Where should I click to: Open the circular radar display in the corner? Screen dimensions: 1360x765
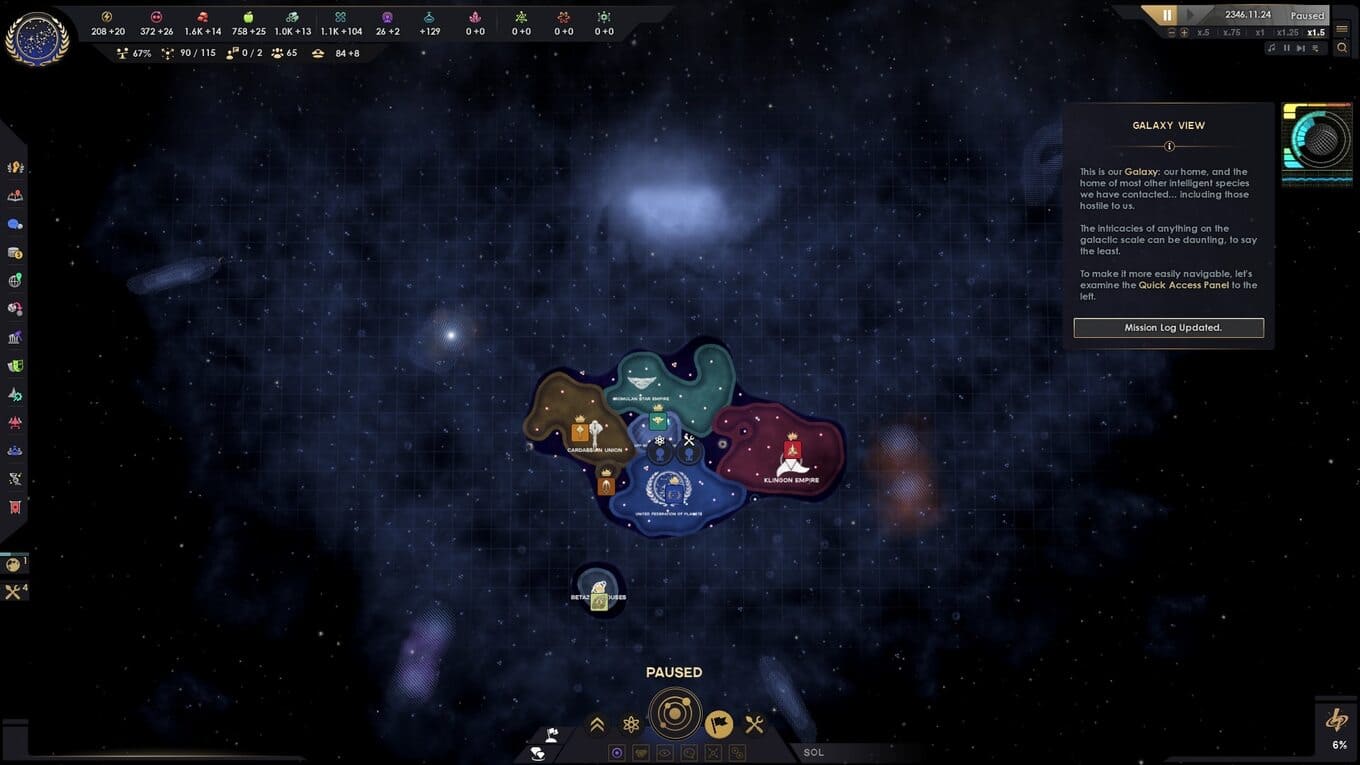1316,142
